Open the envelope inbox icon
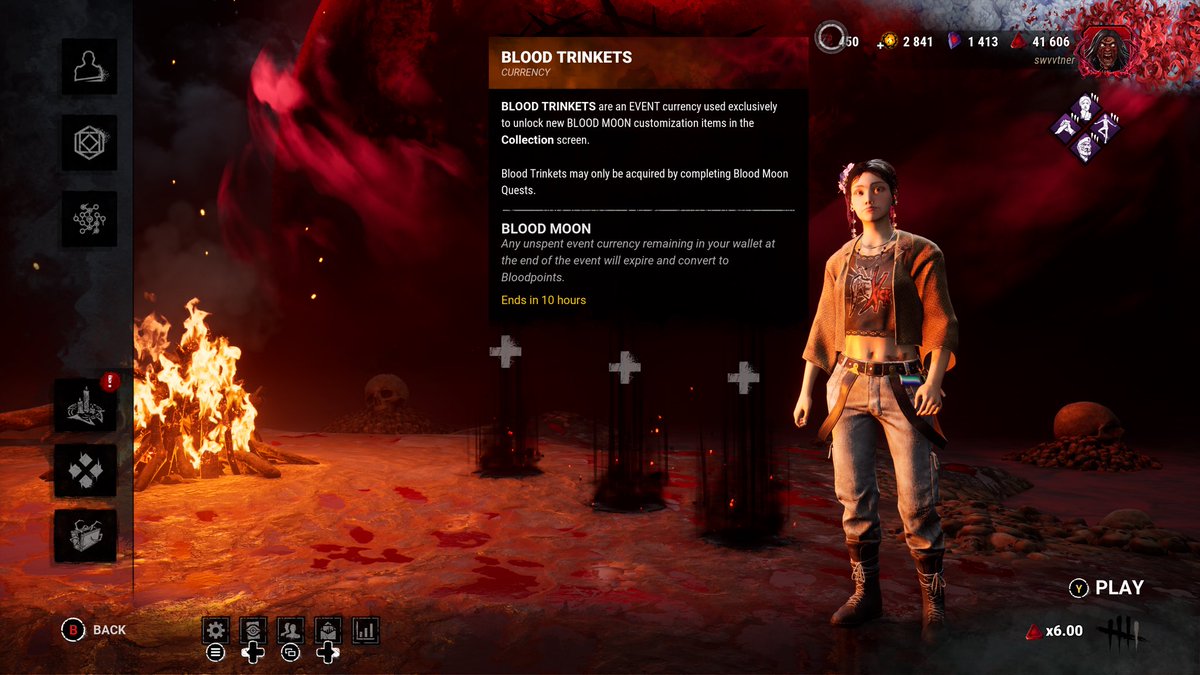1200x675 pixels. pos(328,630)
